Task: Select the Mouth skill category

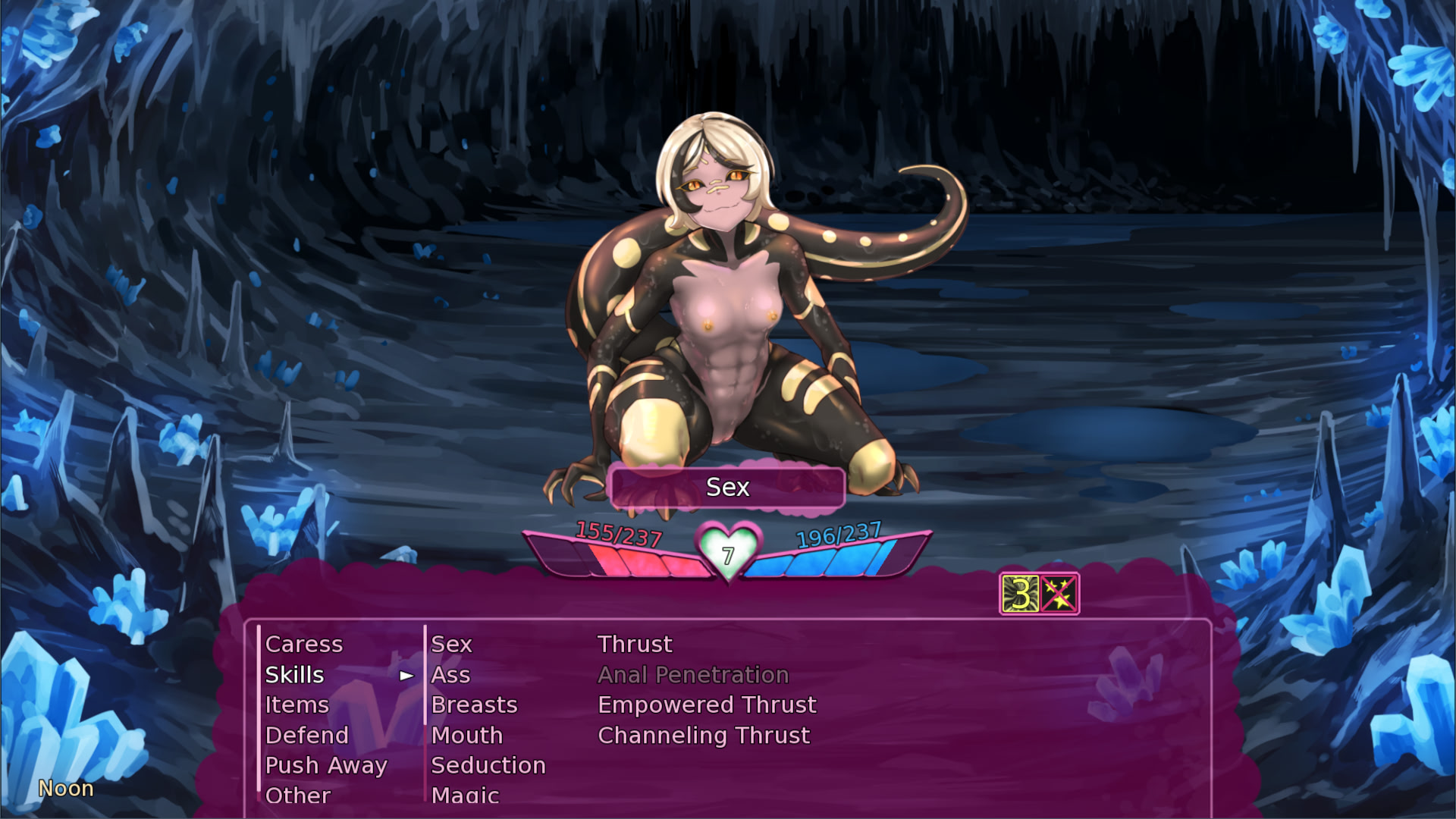Action: [467, 736]
